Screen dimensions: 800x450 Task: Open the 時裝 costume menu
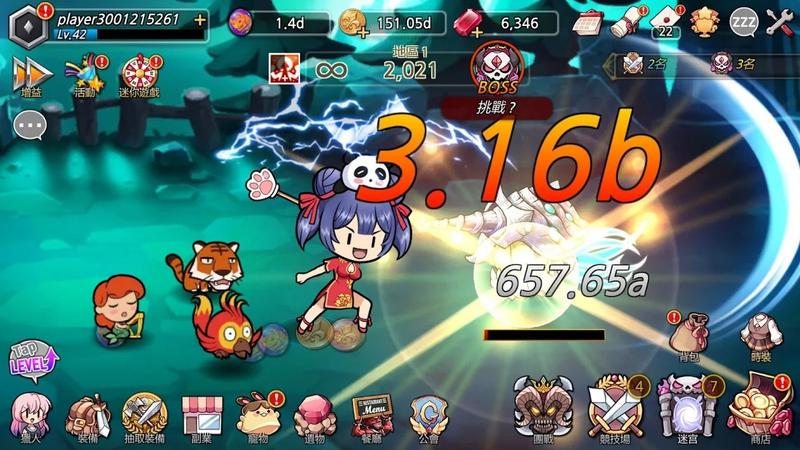pyautogui.click(x=760, y=331)
